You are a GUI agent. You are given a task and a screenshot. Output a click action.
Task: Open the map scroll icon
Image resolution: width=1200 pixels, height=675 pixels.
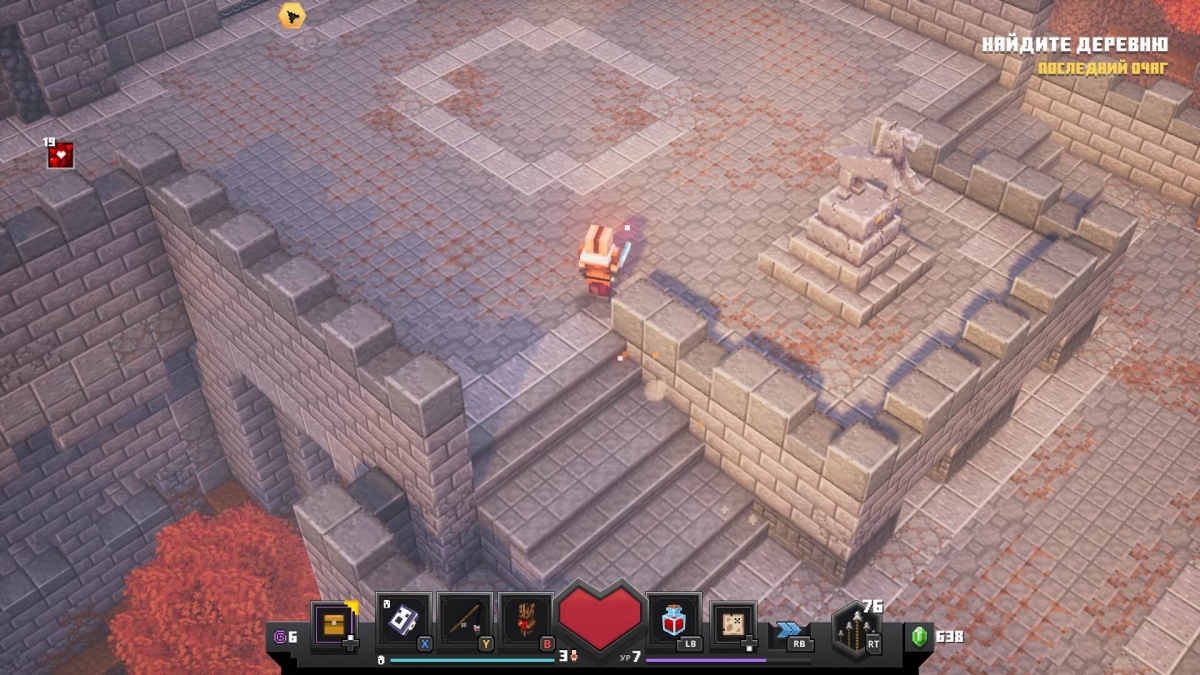pos(733,623)
